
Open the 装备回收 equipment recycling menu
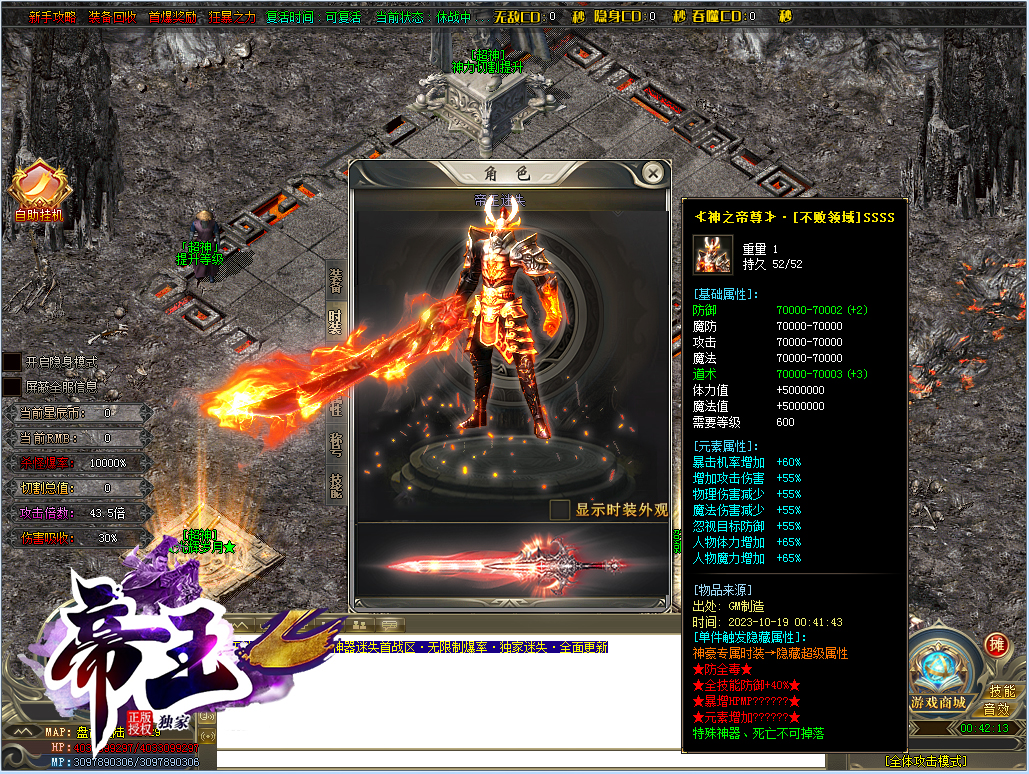pyautogui.click(x=112, y=17)
